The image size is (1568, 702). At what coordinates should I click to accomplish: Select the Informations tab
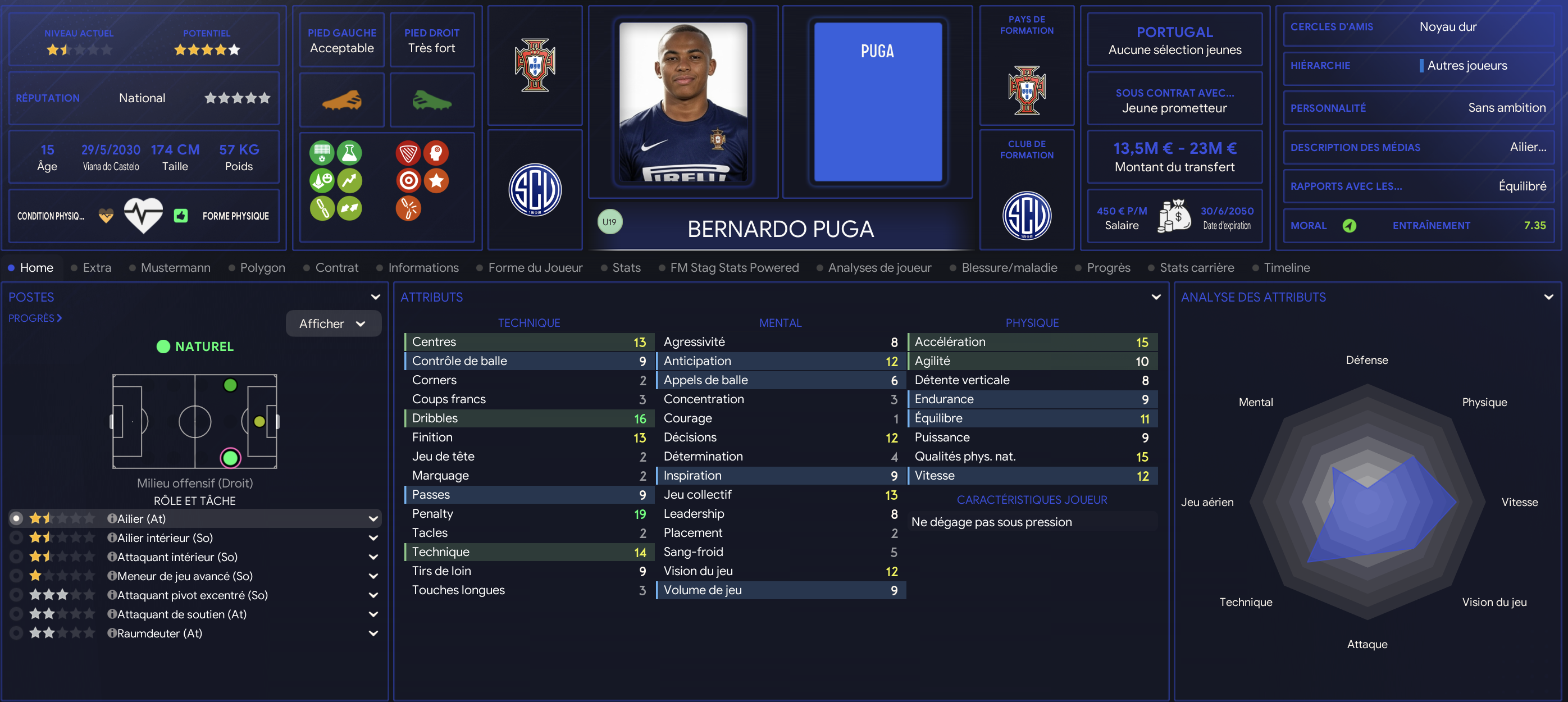point(423,268)
